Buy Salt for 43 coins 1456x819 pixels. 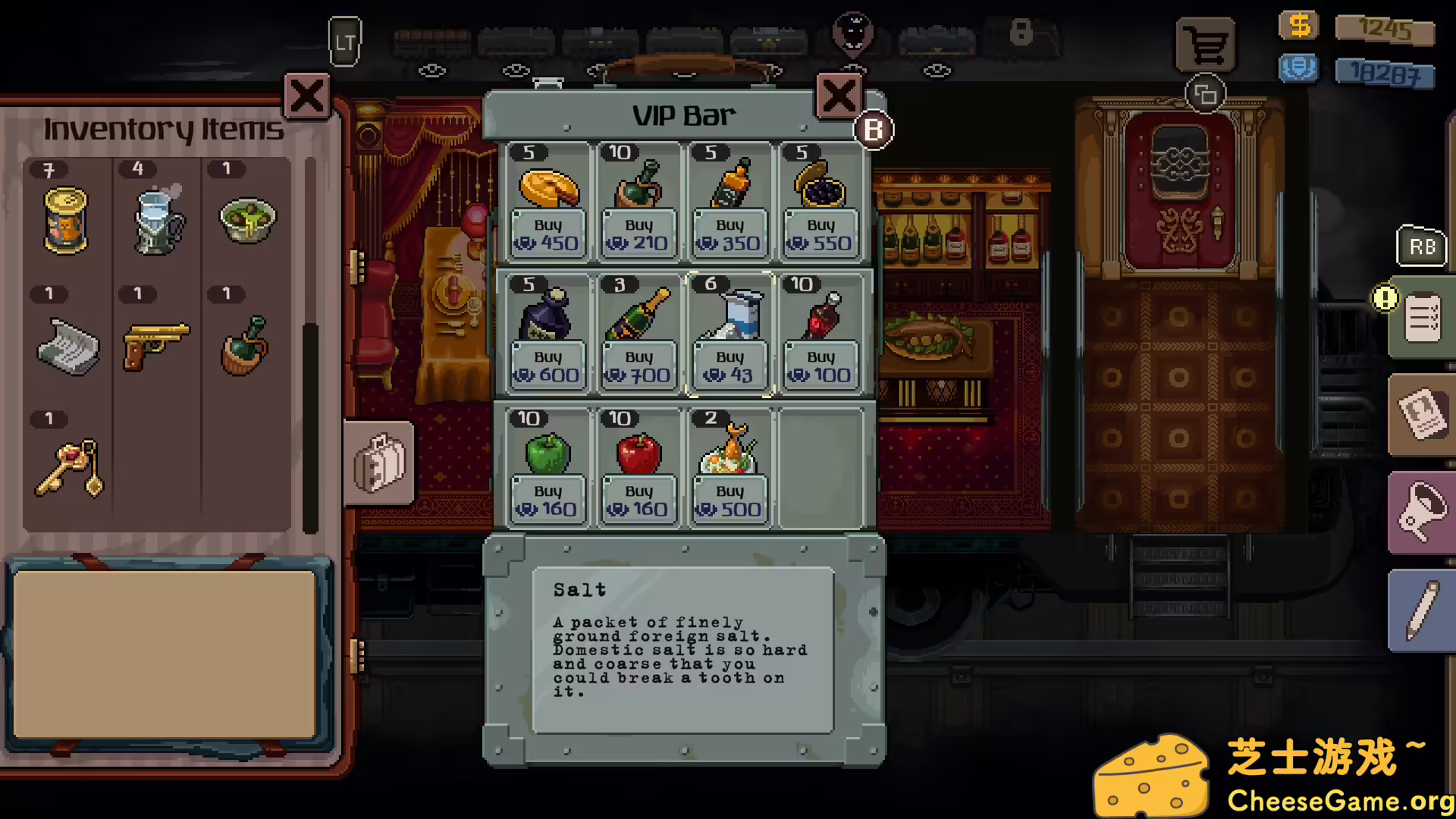(x=729, y=367)
